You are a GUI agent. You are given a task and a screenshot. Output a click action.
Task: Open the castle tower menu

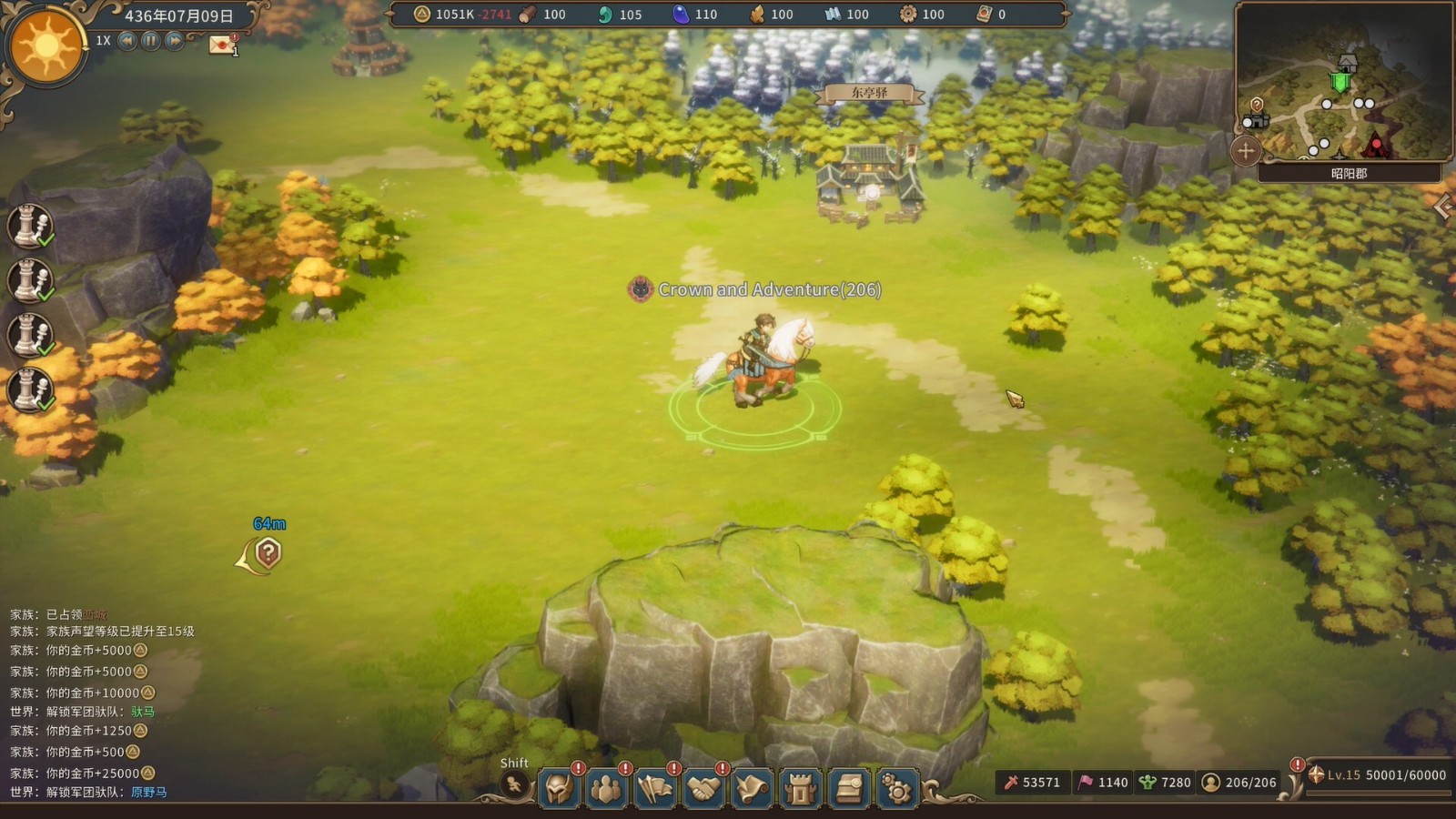[800, 788]
